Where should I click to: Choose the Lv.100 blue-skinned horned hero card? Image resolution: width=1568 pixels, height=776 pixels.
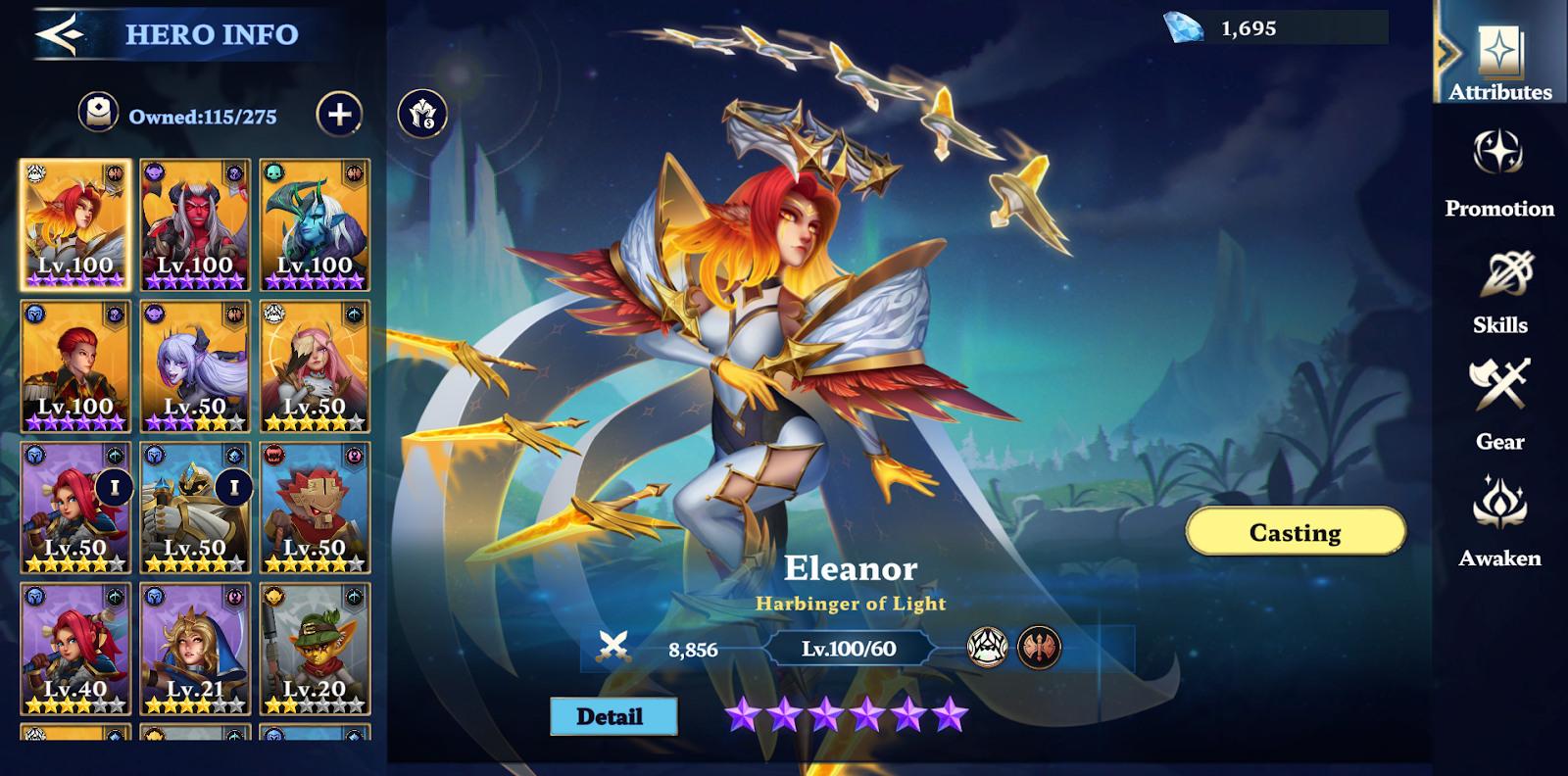[x=315, y=225]
